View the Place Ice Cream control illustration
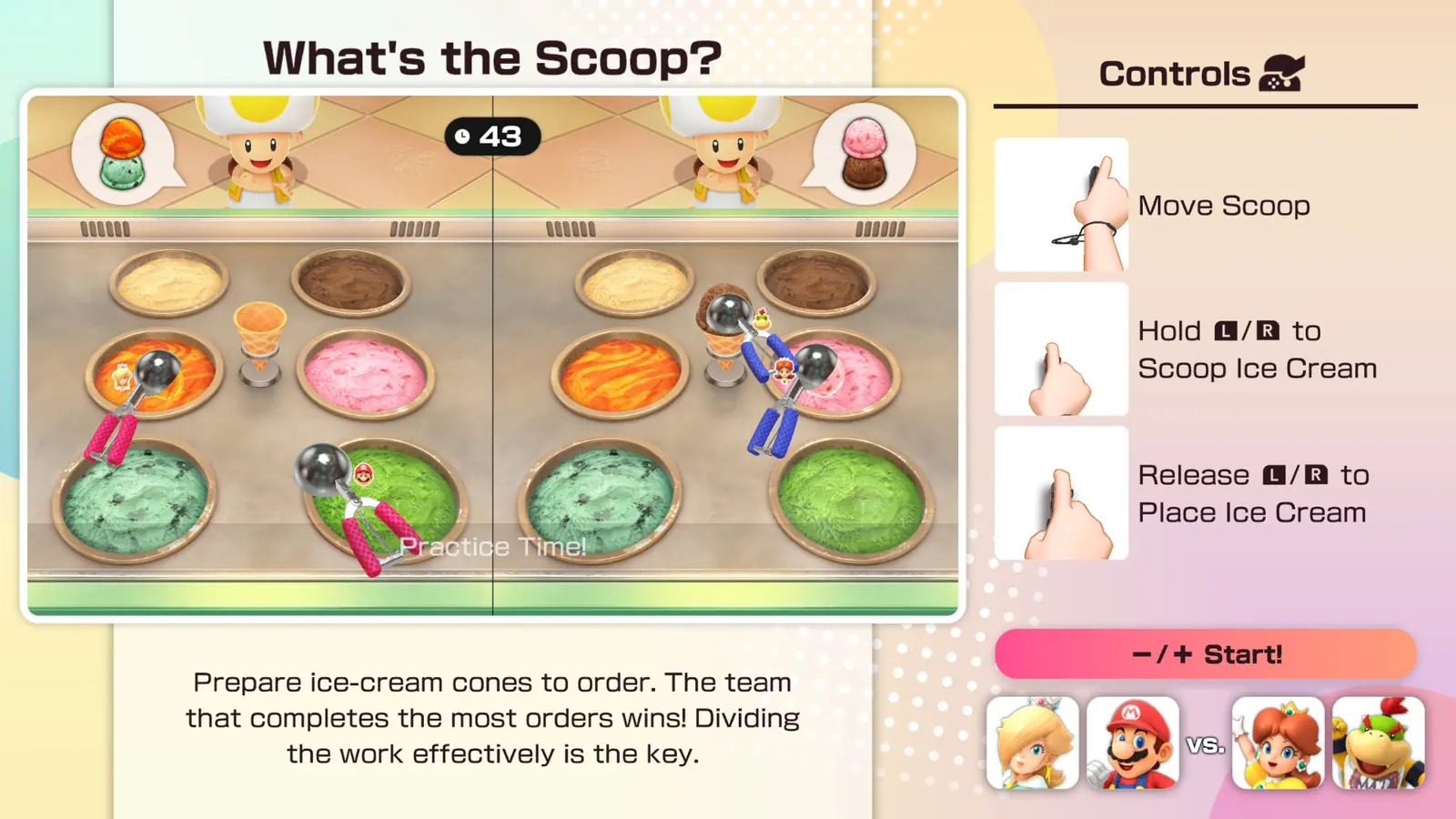The image size is (1456, 819). click(1062, 494)
